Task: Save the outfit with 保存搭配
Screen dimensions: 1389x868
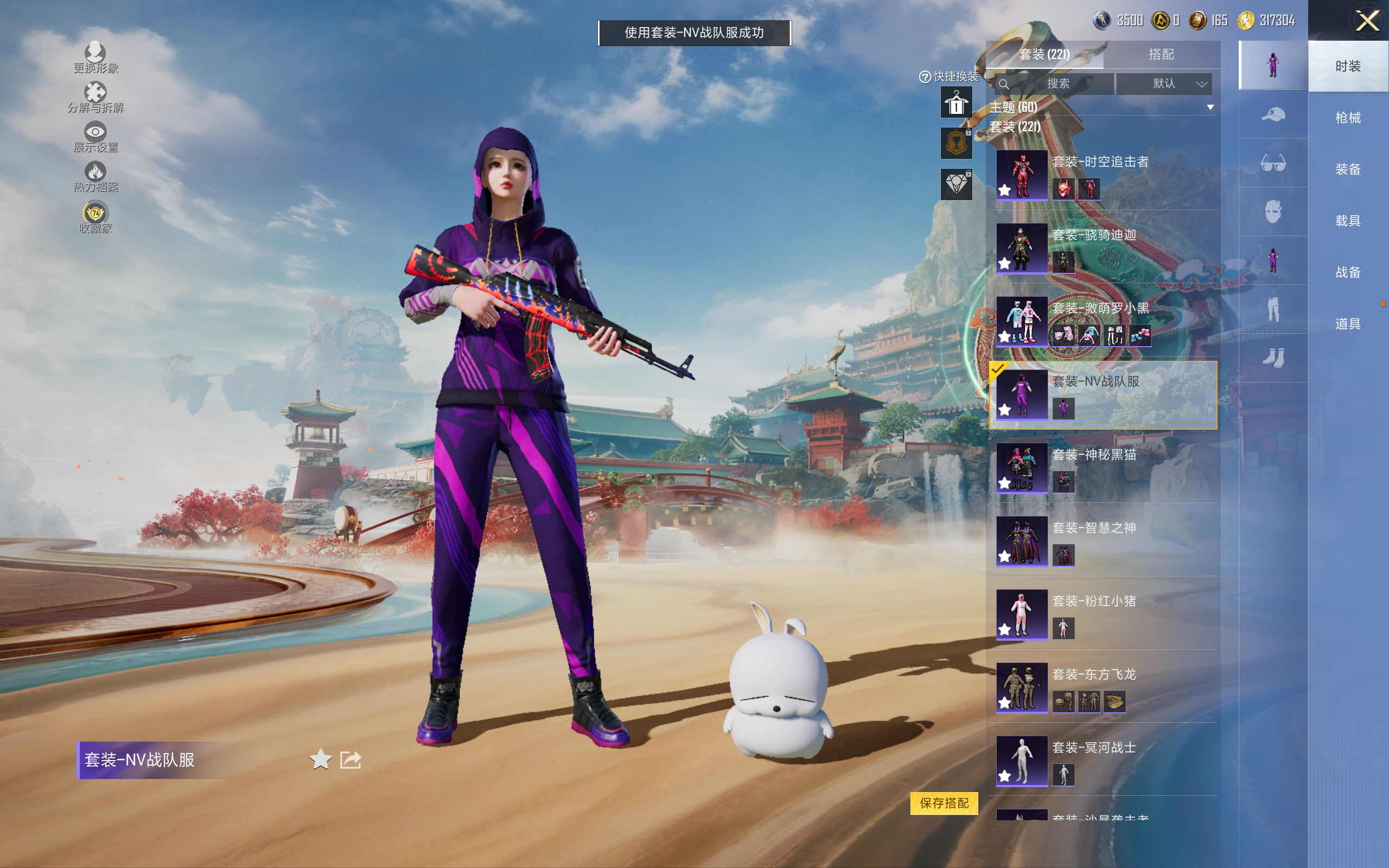Action: point(944,802)
